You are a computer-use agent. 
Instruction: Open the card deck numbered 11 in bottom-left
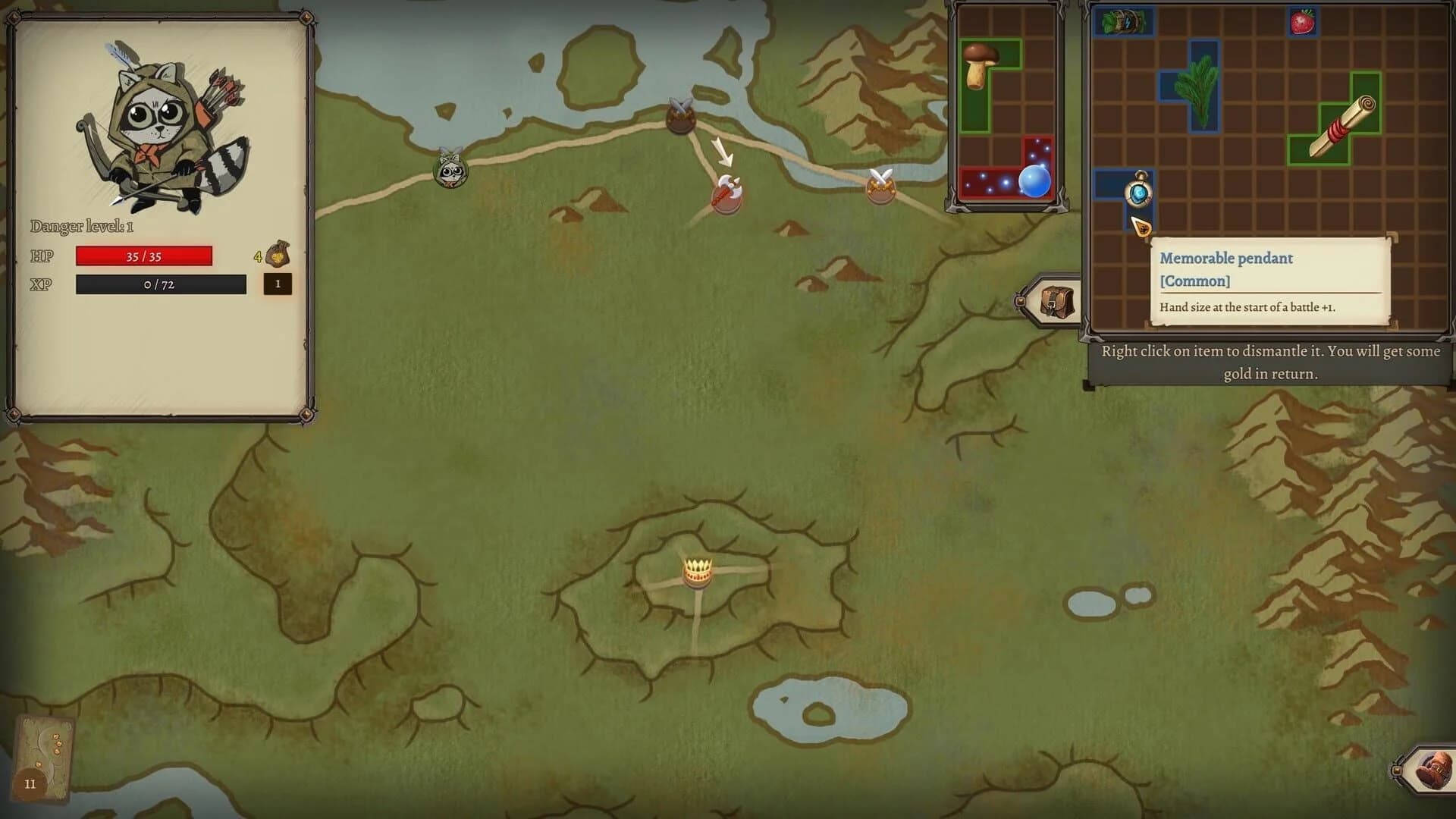(x=43, y=758)
